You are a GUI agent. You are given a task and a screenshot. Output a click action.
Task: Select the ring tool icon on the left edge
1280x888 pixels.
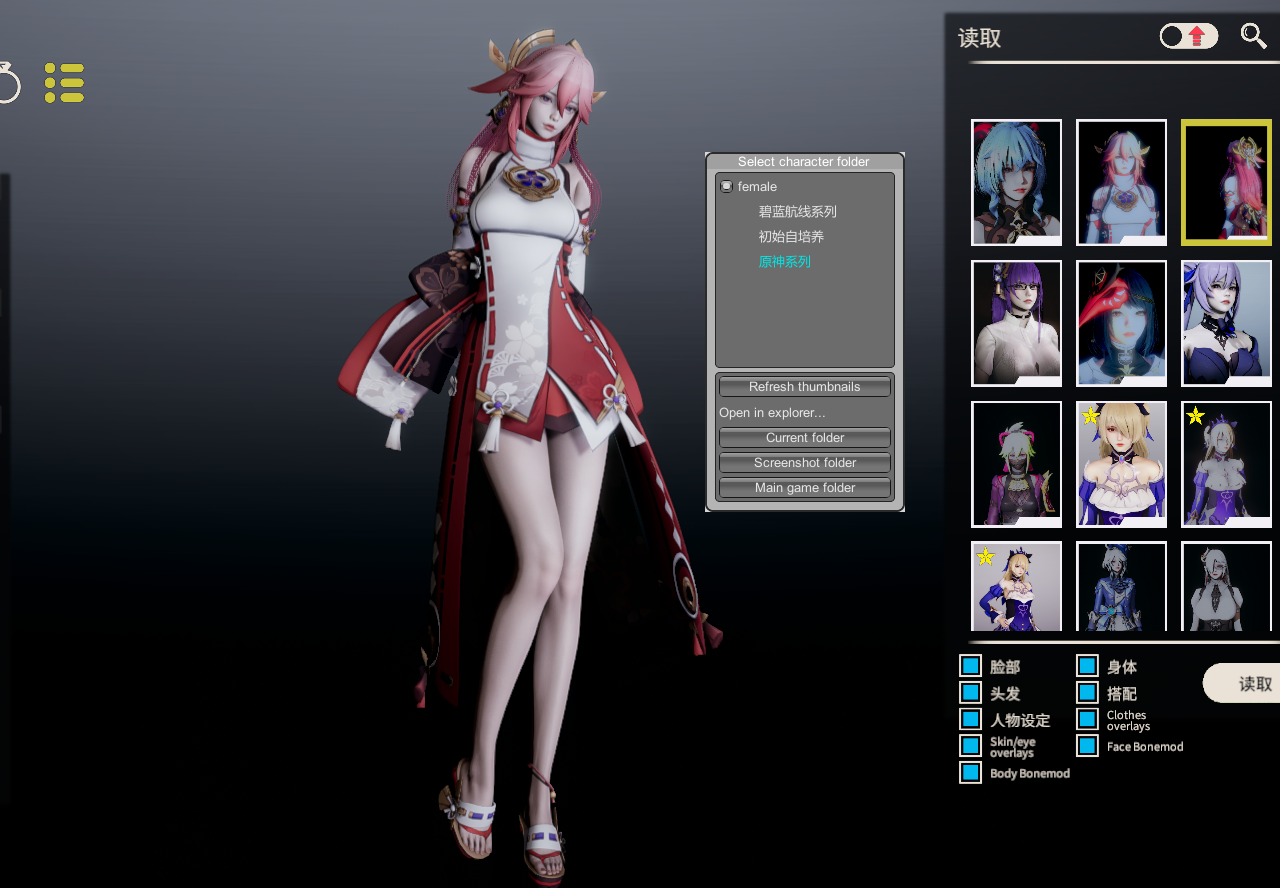[x=5, y=84]
